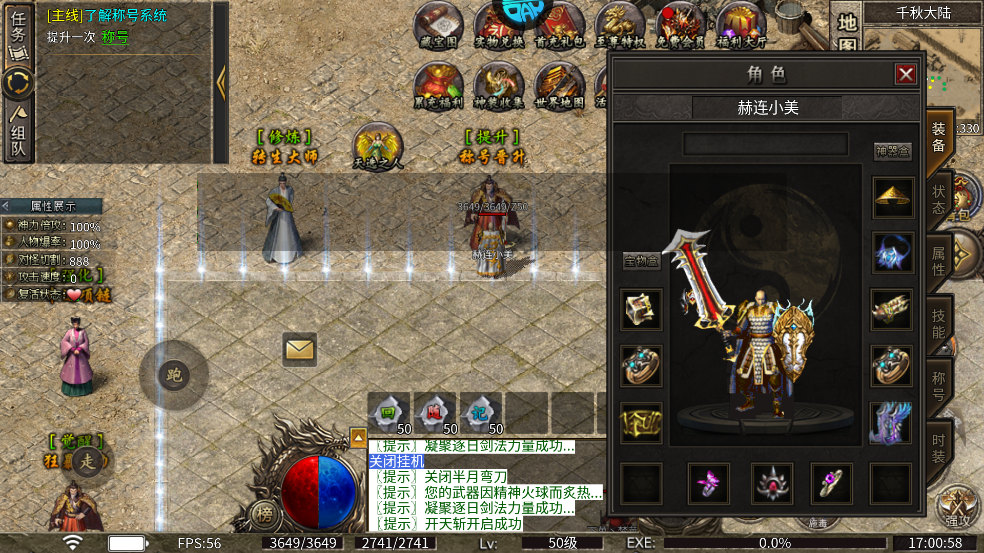
Task: Open the 神装收集 gear collection icon
Action: click(498, 85)
